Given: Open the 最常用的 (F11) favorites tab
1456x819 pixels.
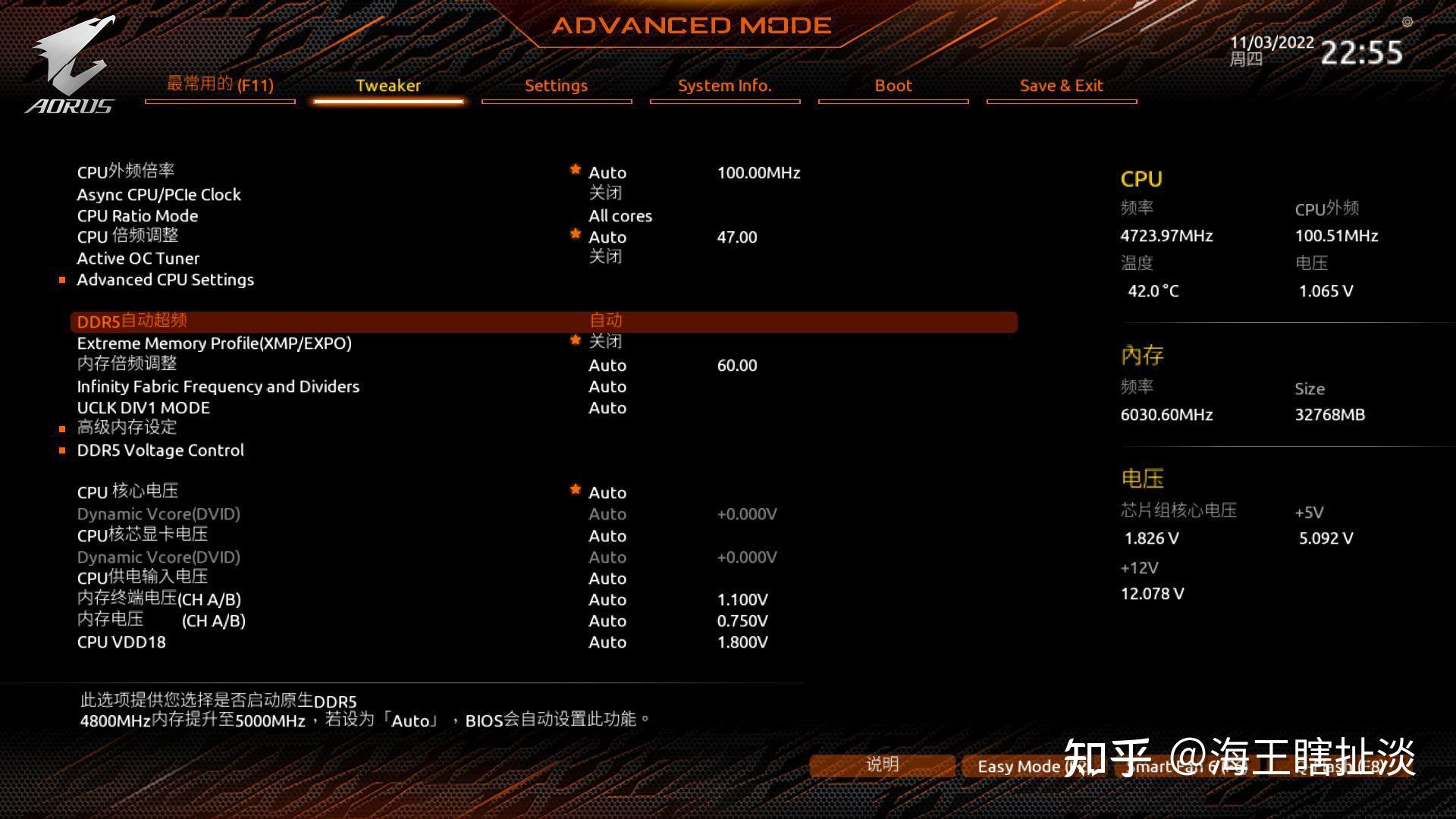Looking at the screenshot, I should tap(220, 85).
